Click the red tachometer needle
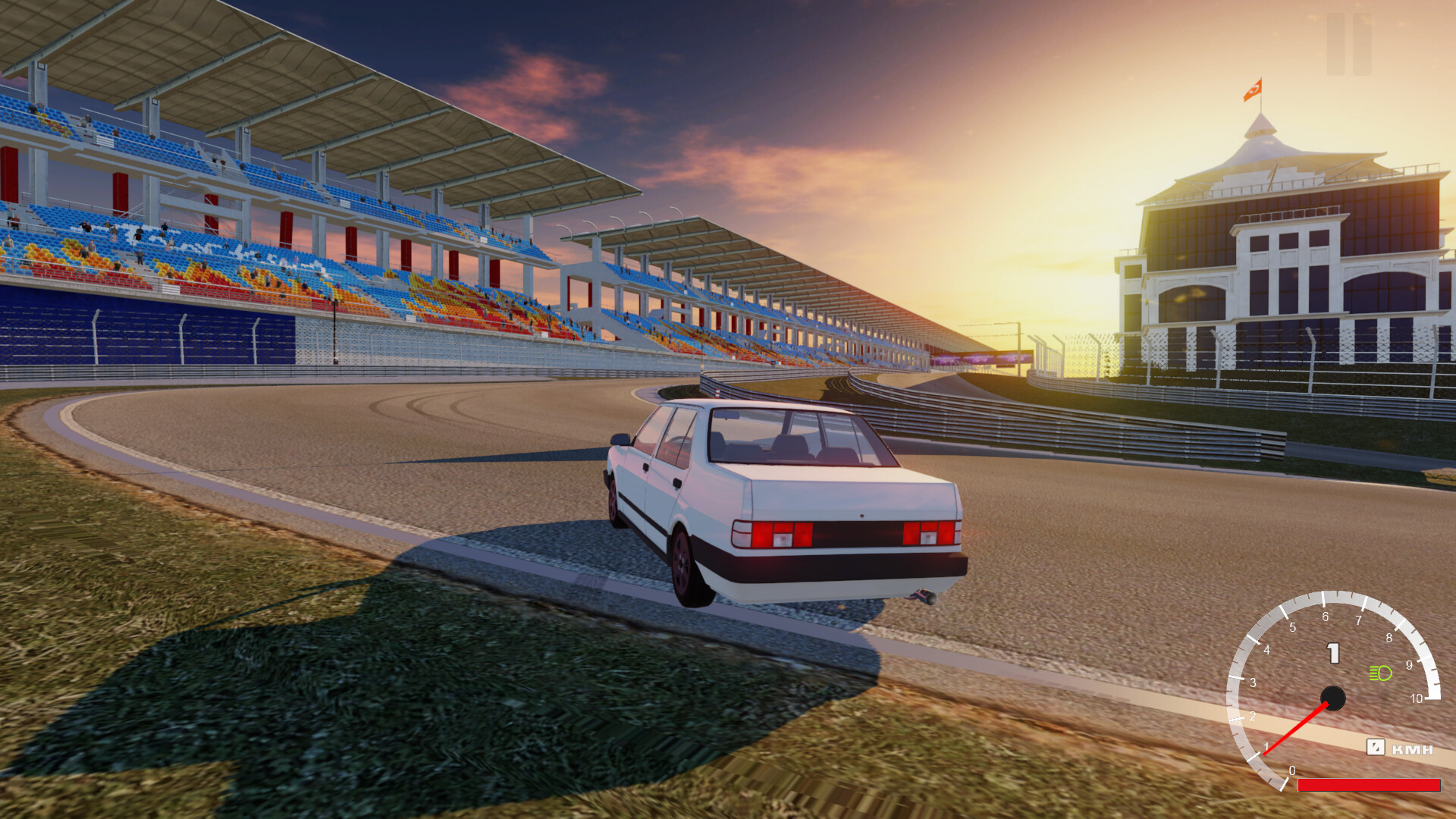This screenshot has height=819, width=1456. 1297,730
